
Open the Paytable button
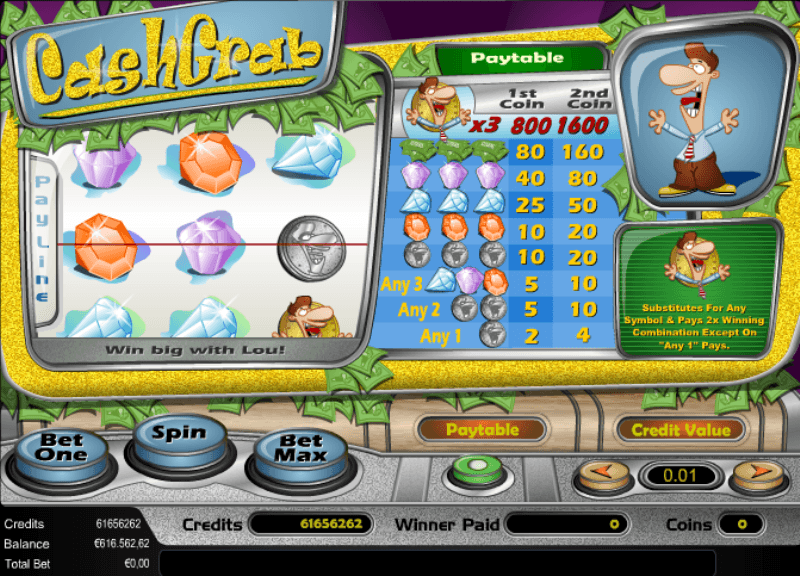482,430
